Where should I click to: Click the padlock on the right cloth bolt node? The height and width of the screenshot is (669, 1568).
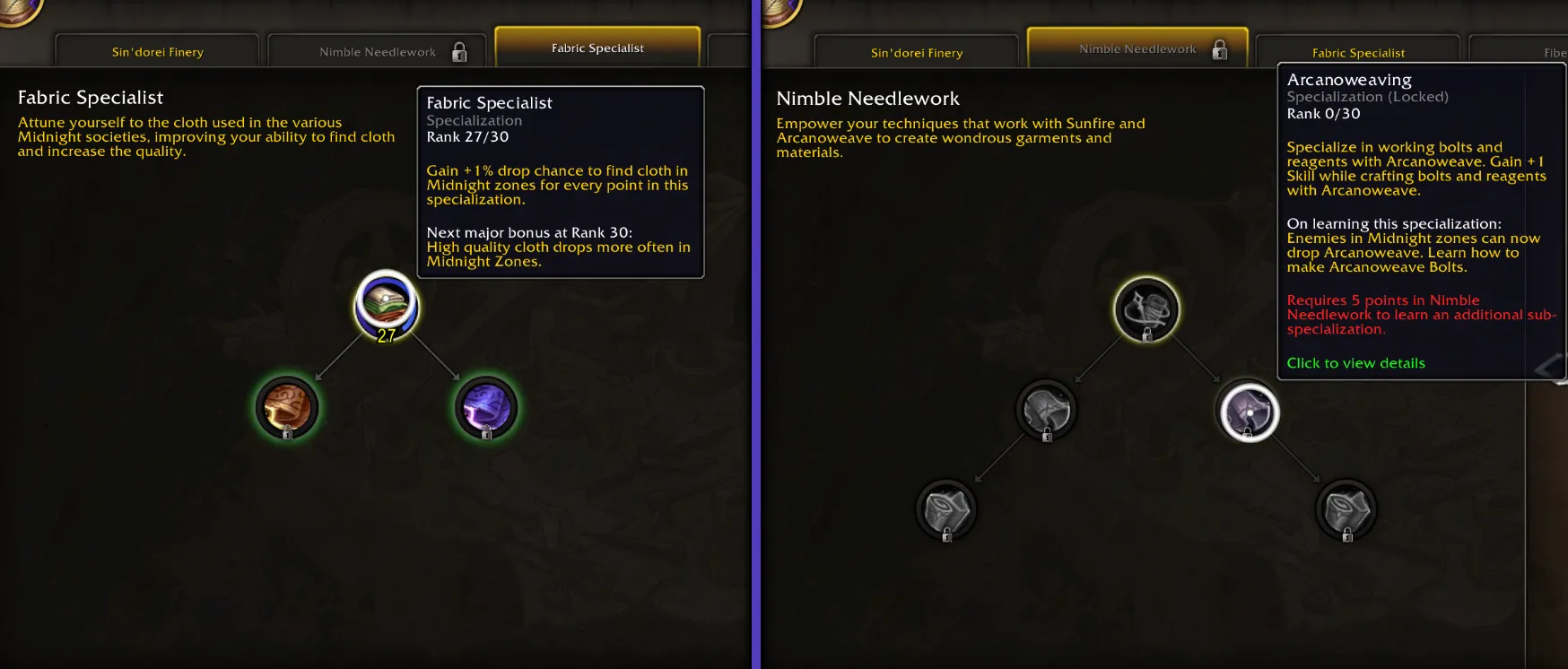point(1346,535)
